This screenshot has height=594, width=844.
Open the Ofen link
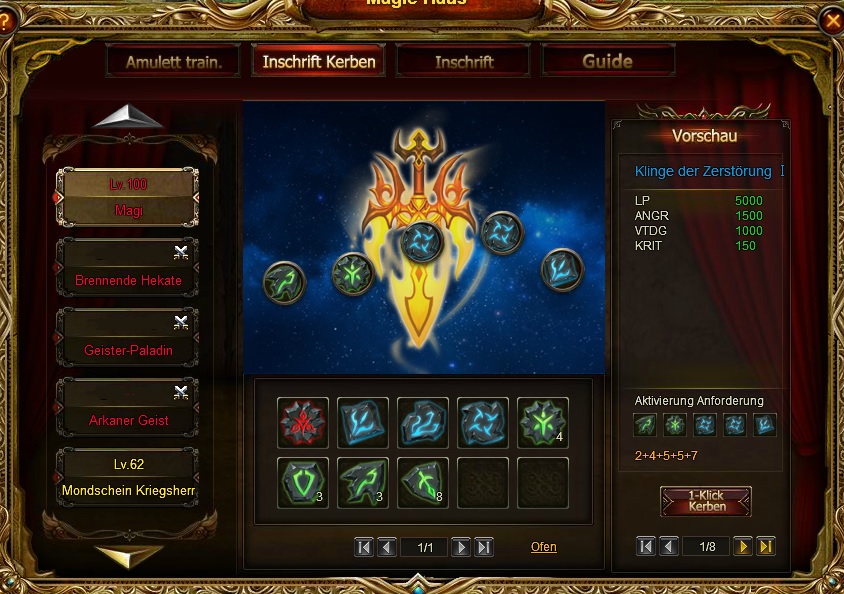point(544,547)
